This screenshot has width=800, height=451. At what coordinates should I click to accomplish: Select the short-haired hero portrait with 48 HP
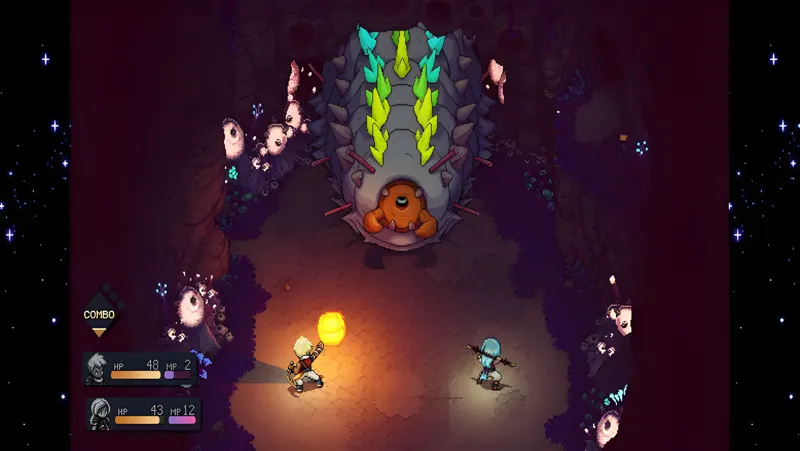point(98,366)
